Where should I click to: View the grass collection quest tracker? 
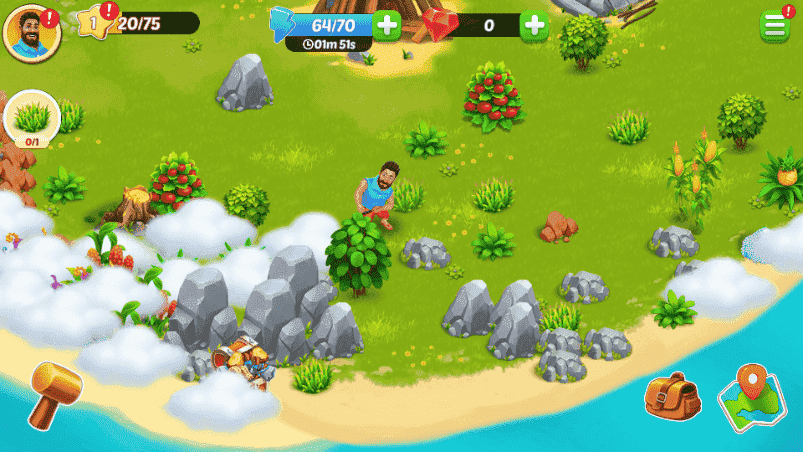(33, 120)
